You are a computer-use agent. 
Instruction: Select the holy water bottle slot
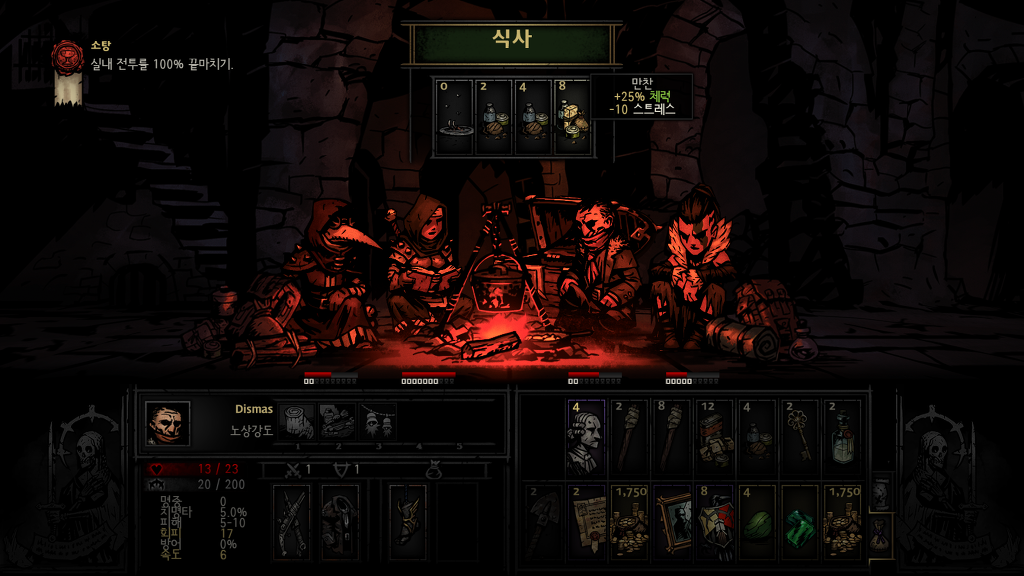tap(842, 438)
